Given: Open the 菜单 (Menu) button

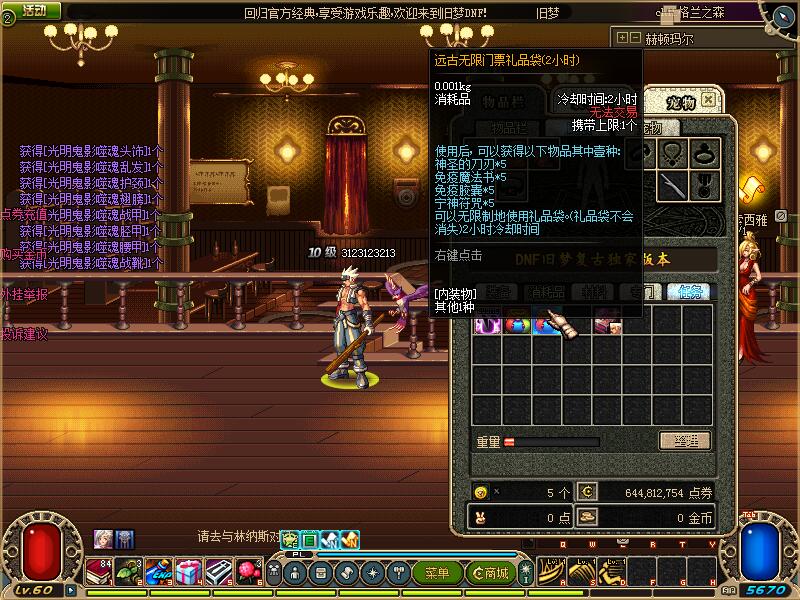Looking at the screenshot, I should [x=437, y=573].
